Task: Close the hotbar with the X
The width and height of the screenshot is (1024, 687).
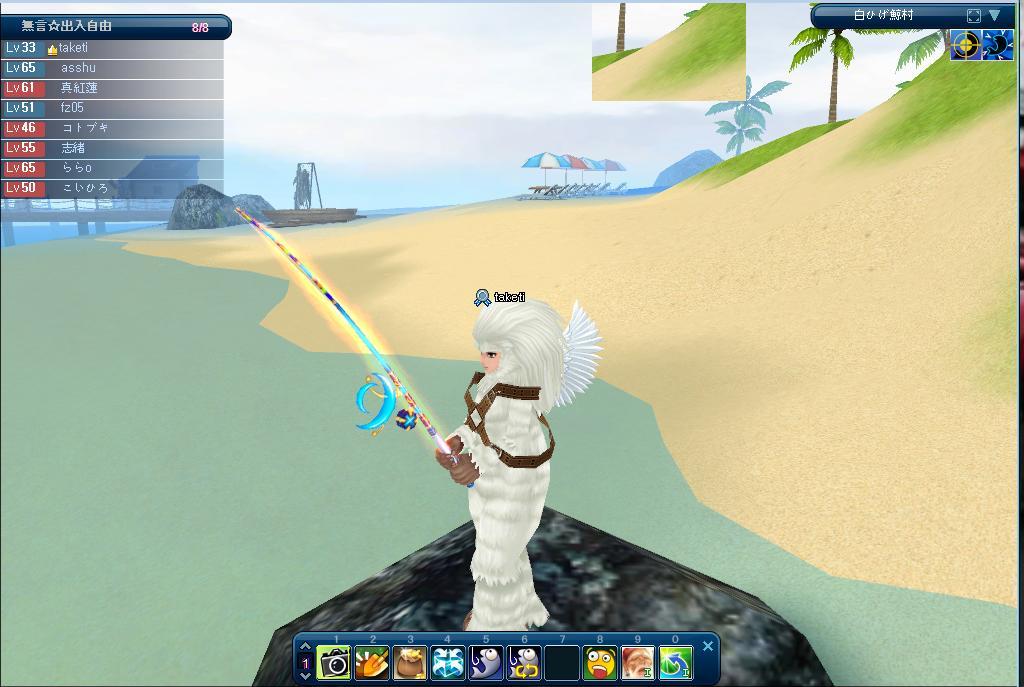Action: click(x=708, y=646)
